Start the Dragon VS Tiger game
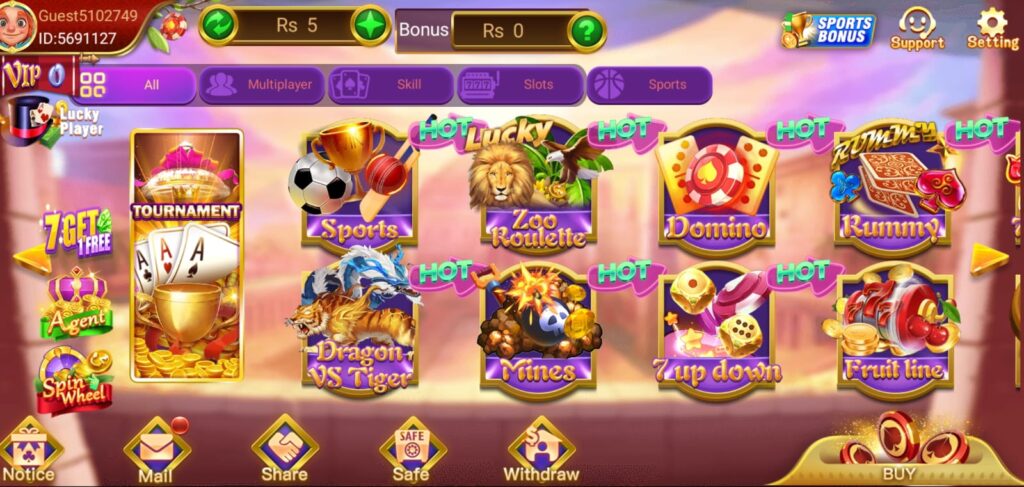The width and height of the screenshot is (1024, 487). tap(359, 328)
